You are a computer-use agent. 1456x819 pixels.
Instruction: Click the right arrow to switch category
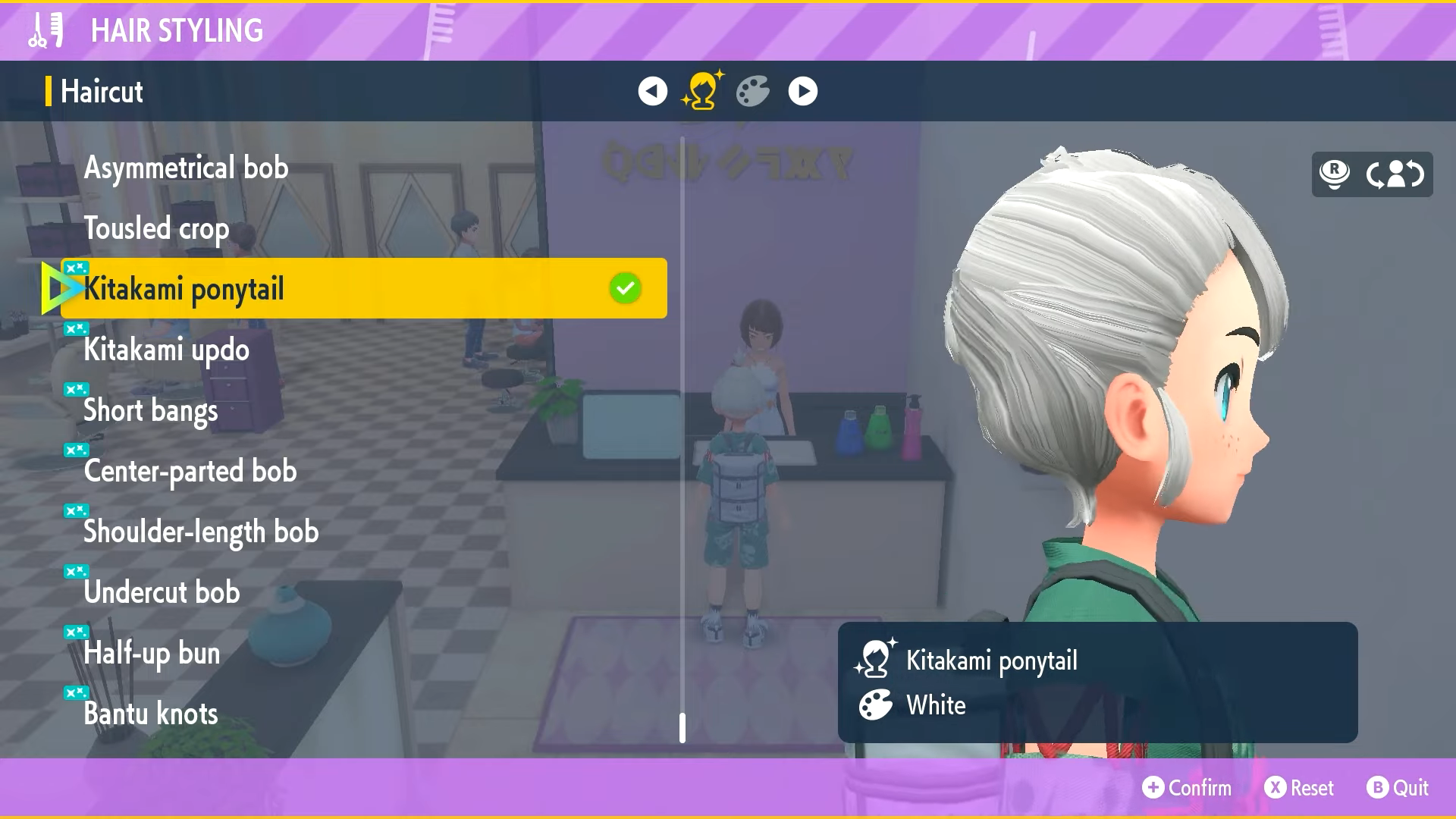pos(802,91)
